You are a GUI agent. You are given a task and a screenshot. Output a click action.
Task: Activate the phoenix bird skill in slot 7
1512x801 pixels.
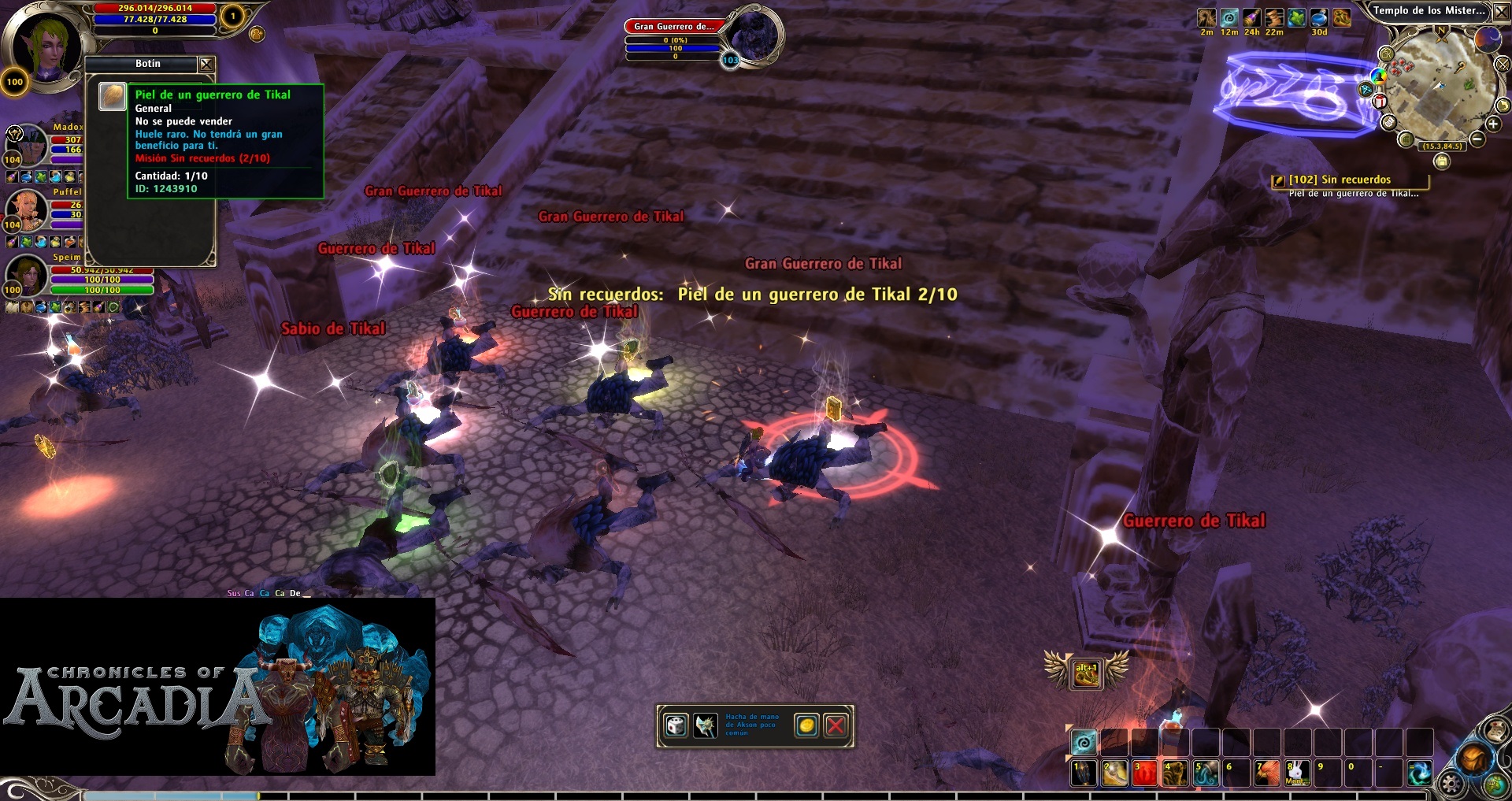[x=1267, y=773]
